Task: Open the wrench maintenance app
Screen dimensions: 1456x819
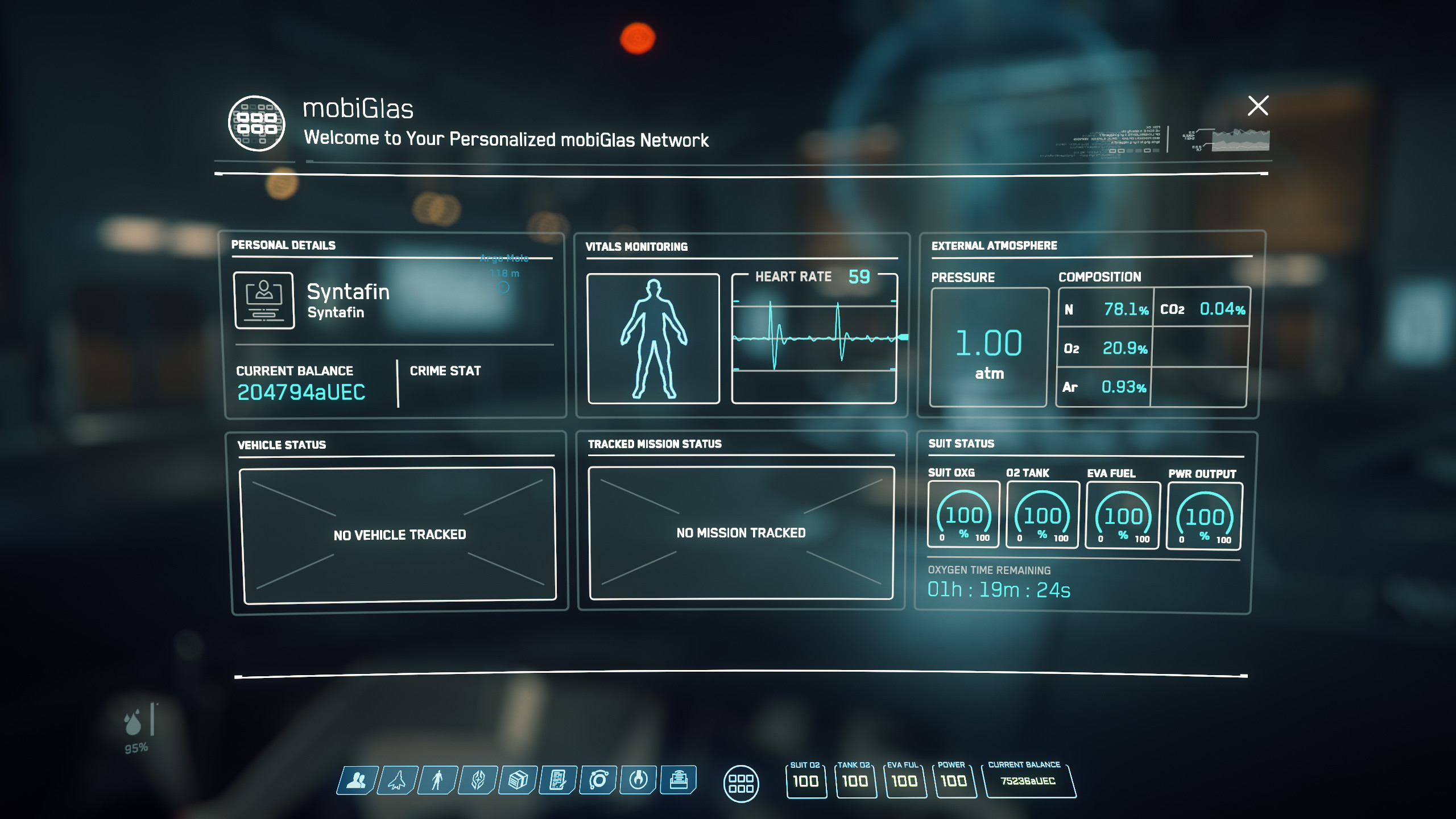Action: pos(638,780)
